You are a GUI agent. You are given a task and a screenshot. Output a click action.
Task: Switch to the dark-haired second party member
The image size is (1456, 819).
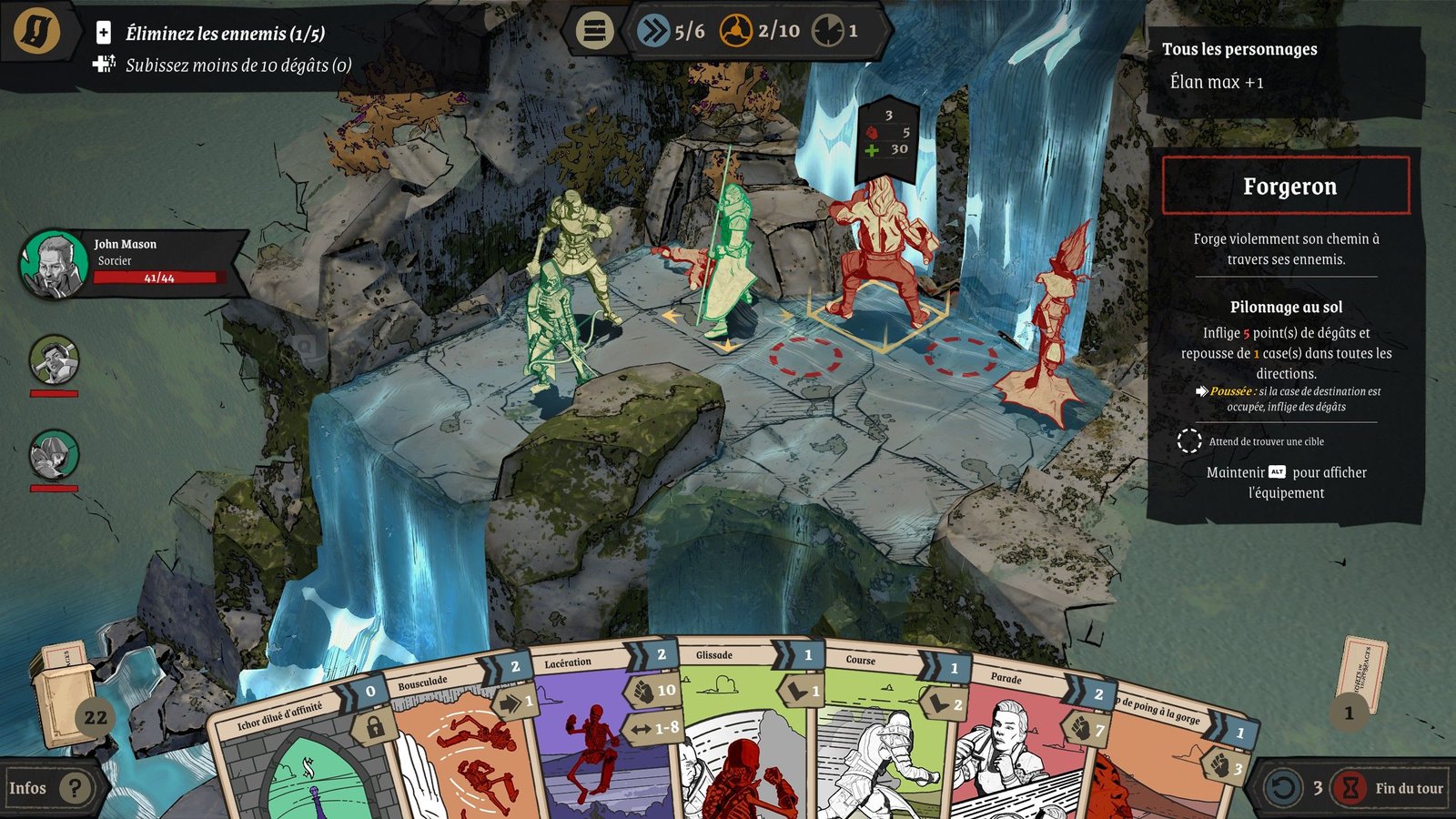[54, 360]
